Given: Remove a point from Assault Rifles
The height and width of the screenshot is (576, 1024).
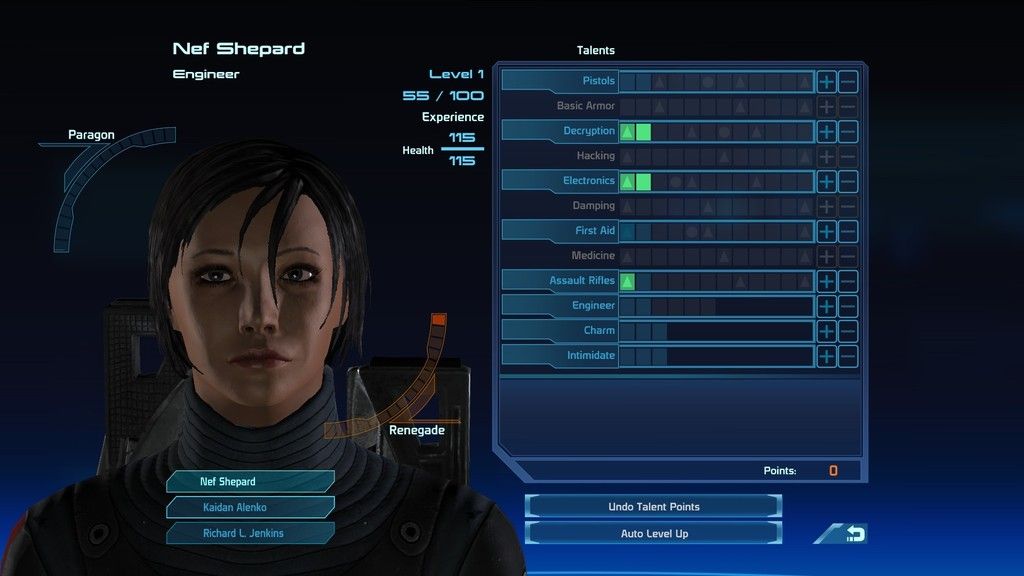Looking at the screenshot, I should [x=848, y=281].
